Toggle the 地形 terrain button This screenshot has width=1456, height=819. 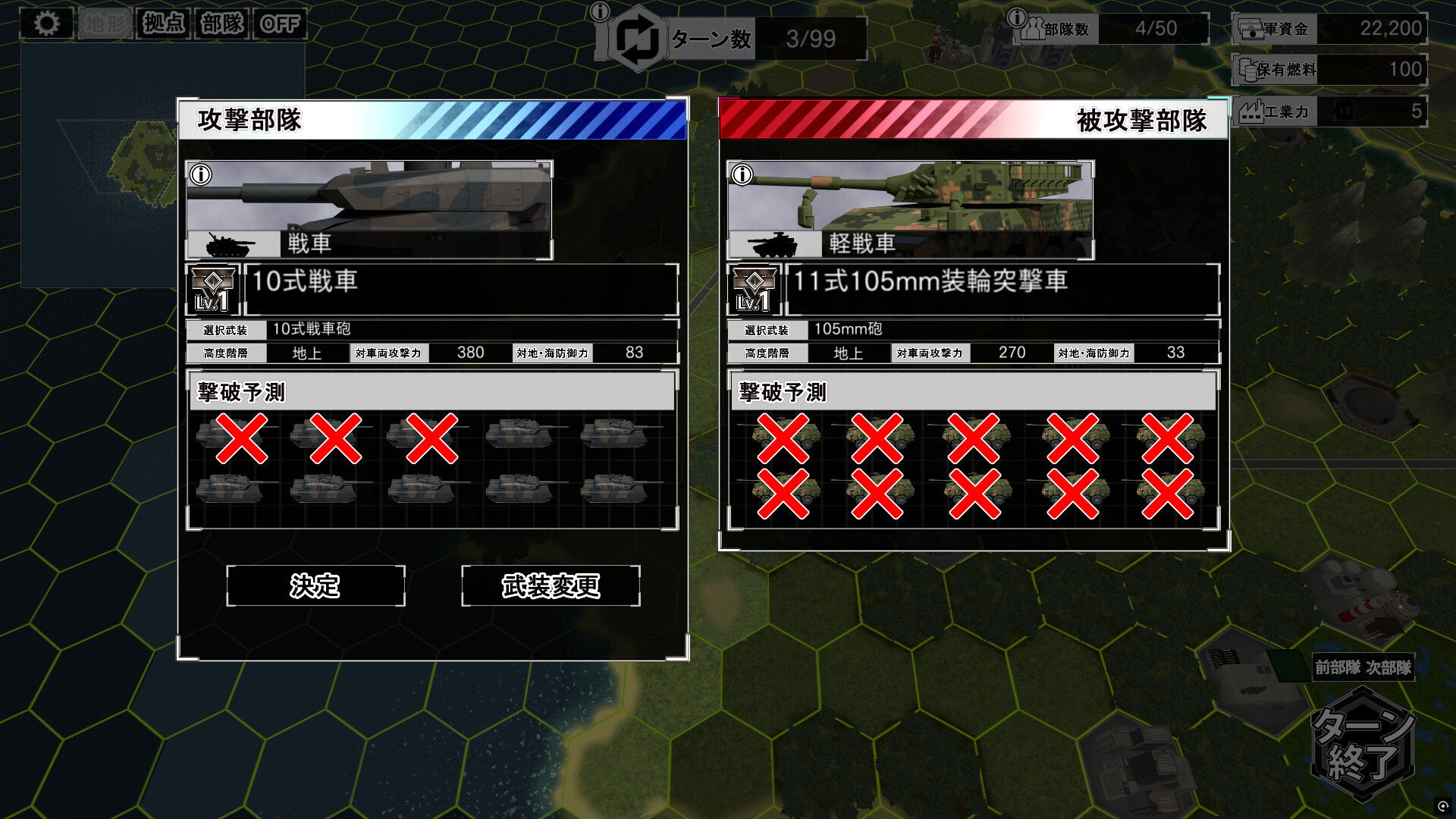[105, 24]
